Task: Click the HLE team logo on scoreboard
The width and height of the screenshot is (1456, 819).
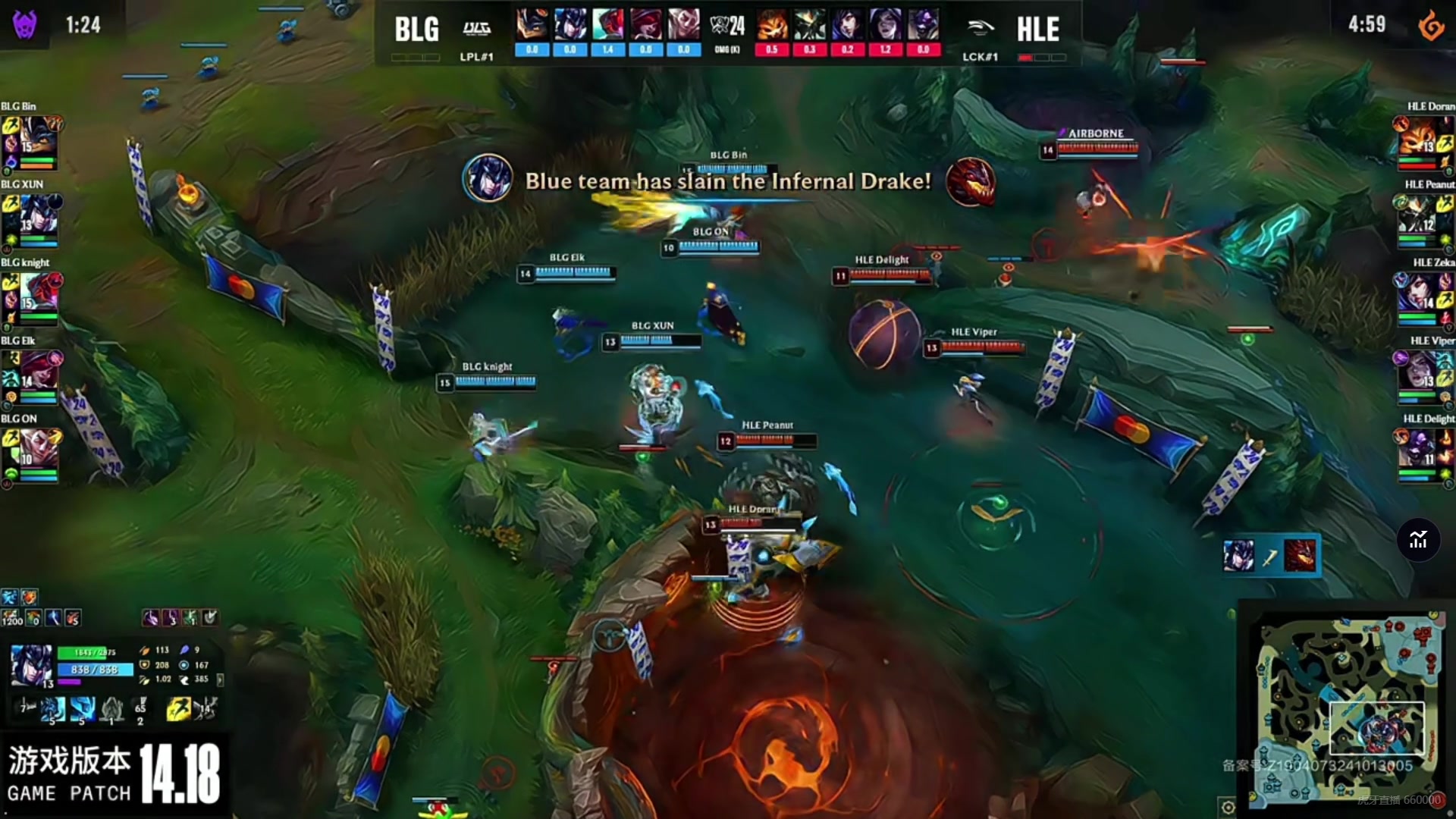Action: [980, 29]
